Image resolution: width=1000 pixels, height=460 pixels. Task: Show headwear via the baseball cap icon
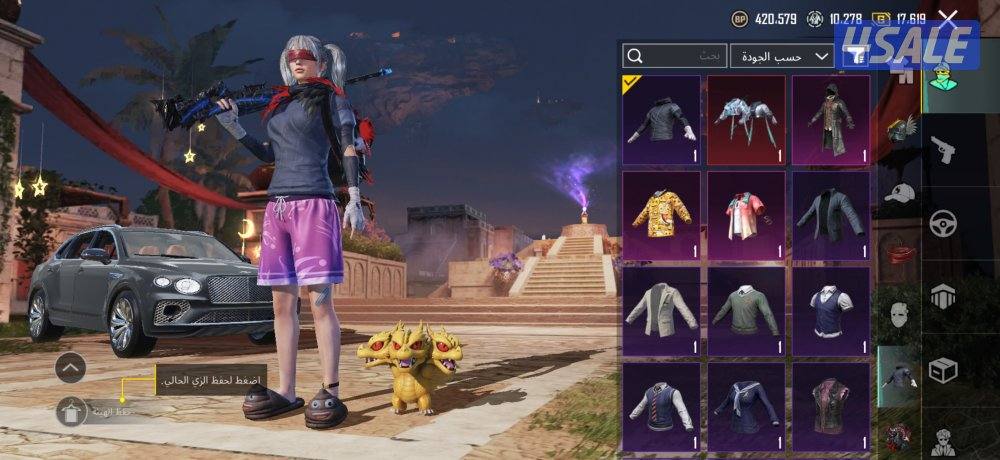point(901,193)
